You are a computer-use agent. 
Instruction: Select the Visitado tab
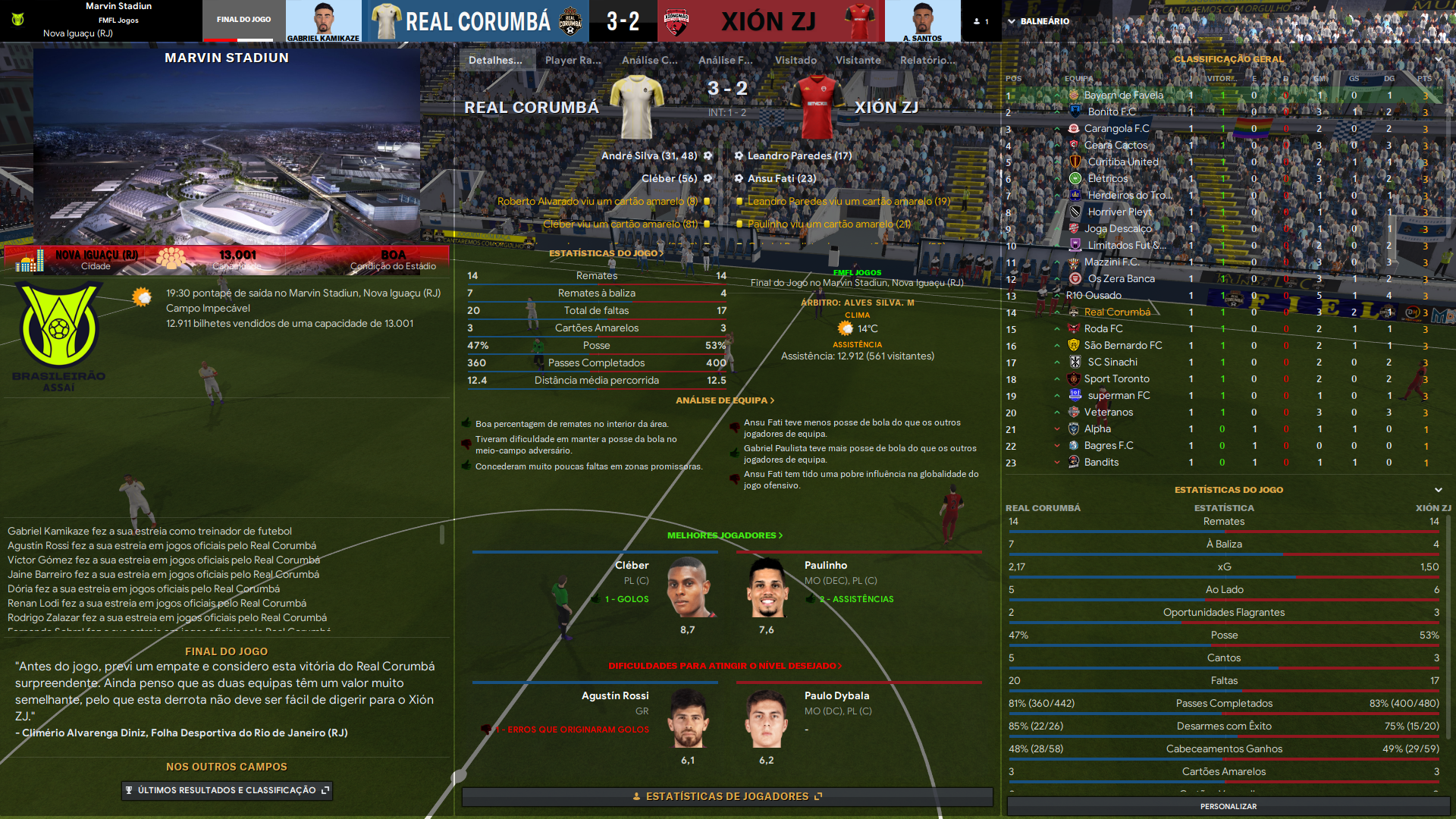(795, 60)
